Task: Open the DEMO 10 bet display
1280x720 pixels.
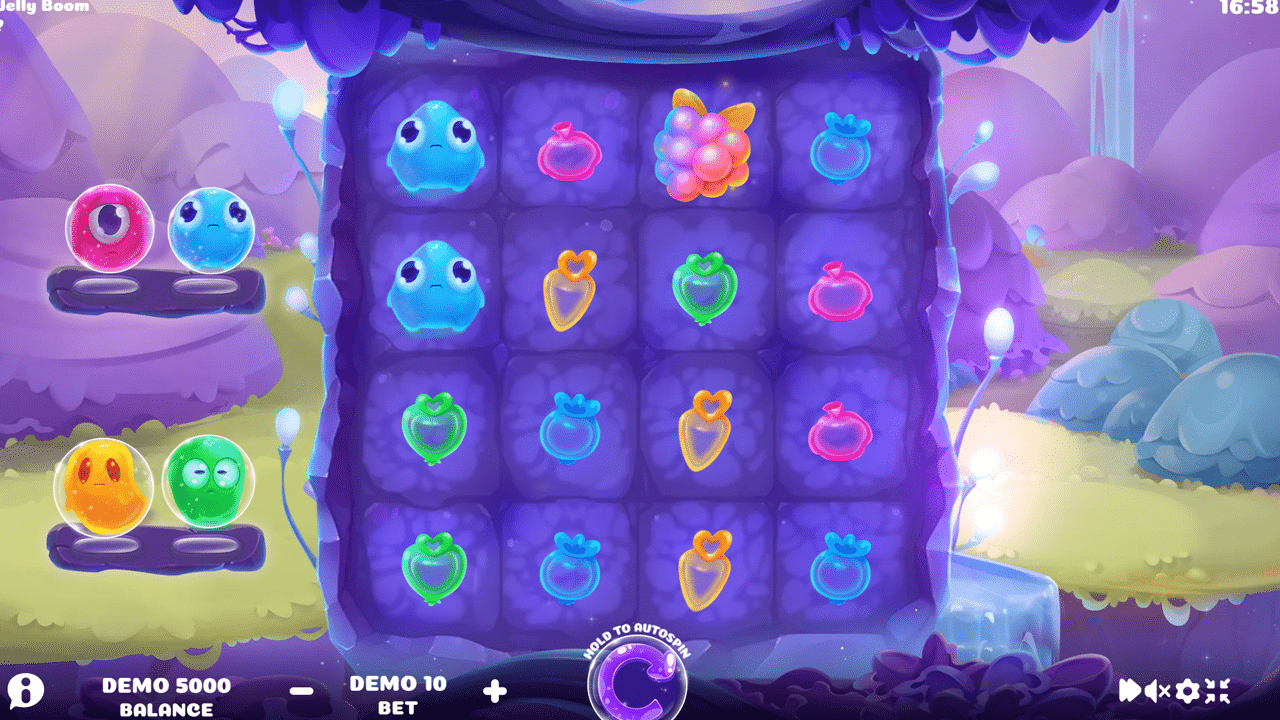Action: [400, 695]
